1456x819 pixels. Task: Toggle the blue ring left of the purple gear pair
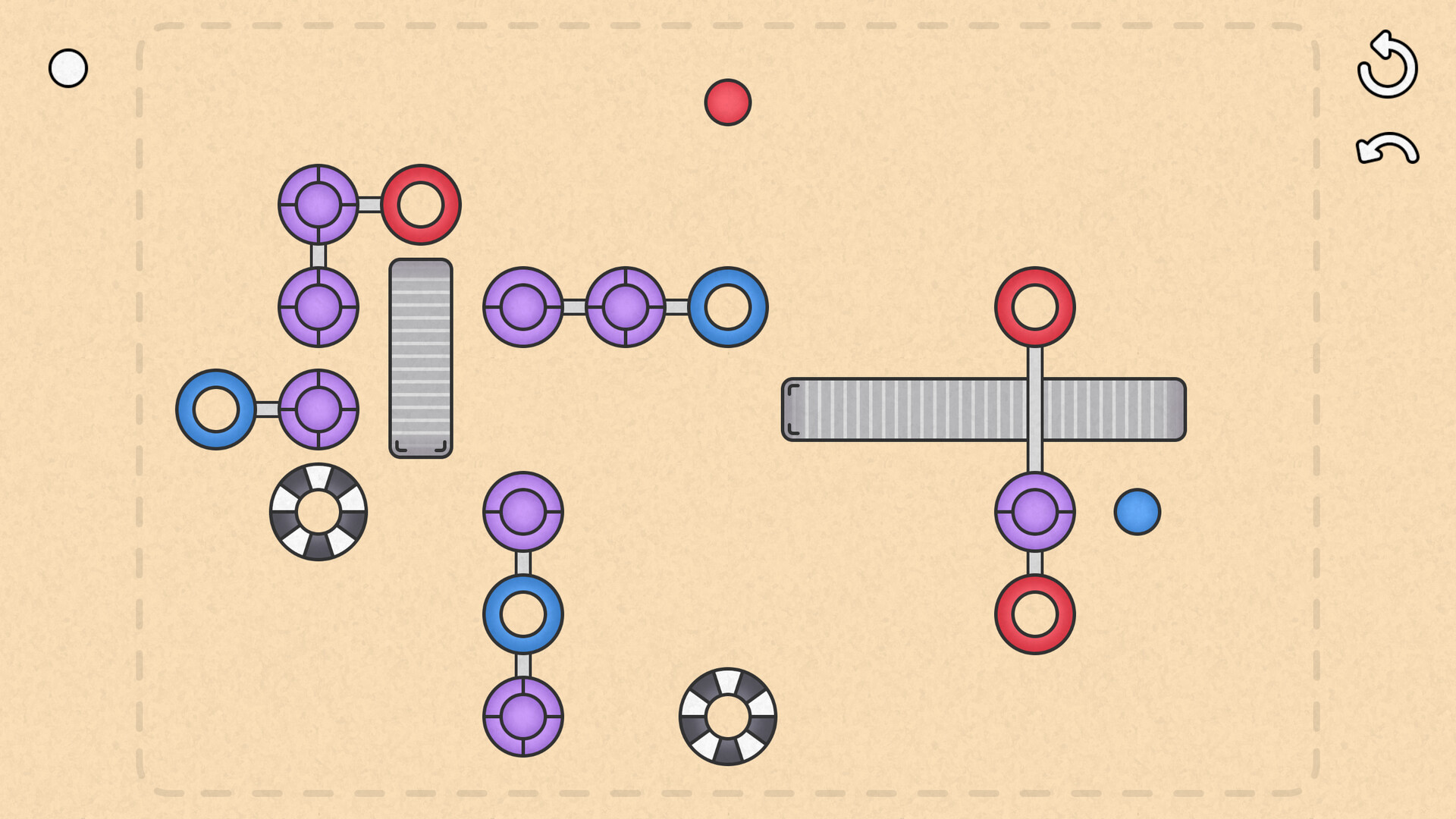click(218, 410)
